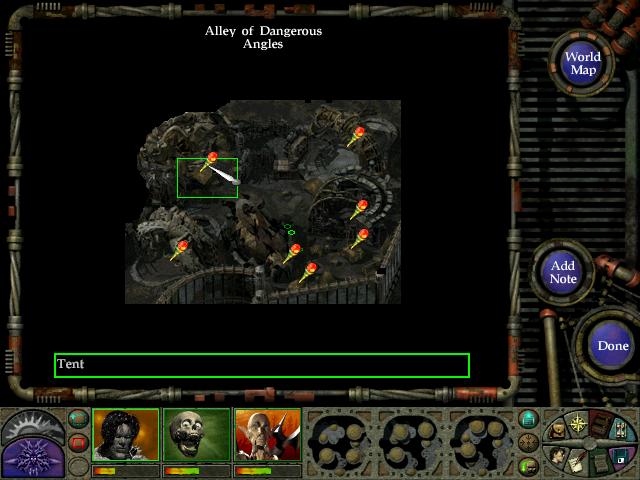Close the map with Done
The image size is (640, 480).
tap(612, 346)
